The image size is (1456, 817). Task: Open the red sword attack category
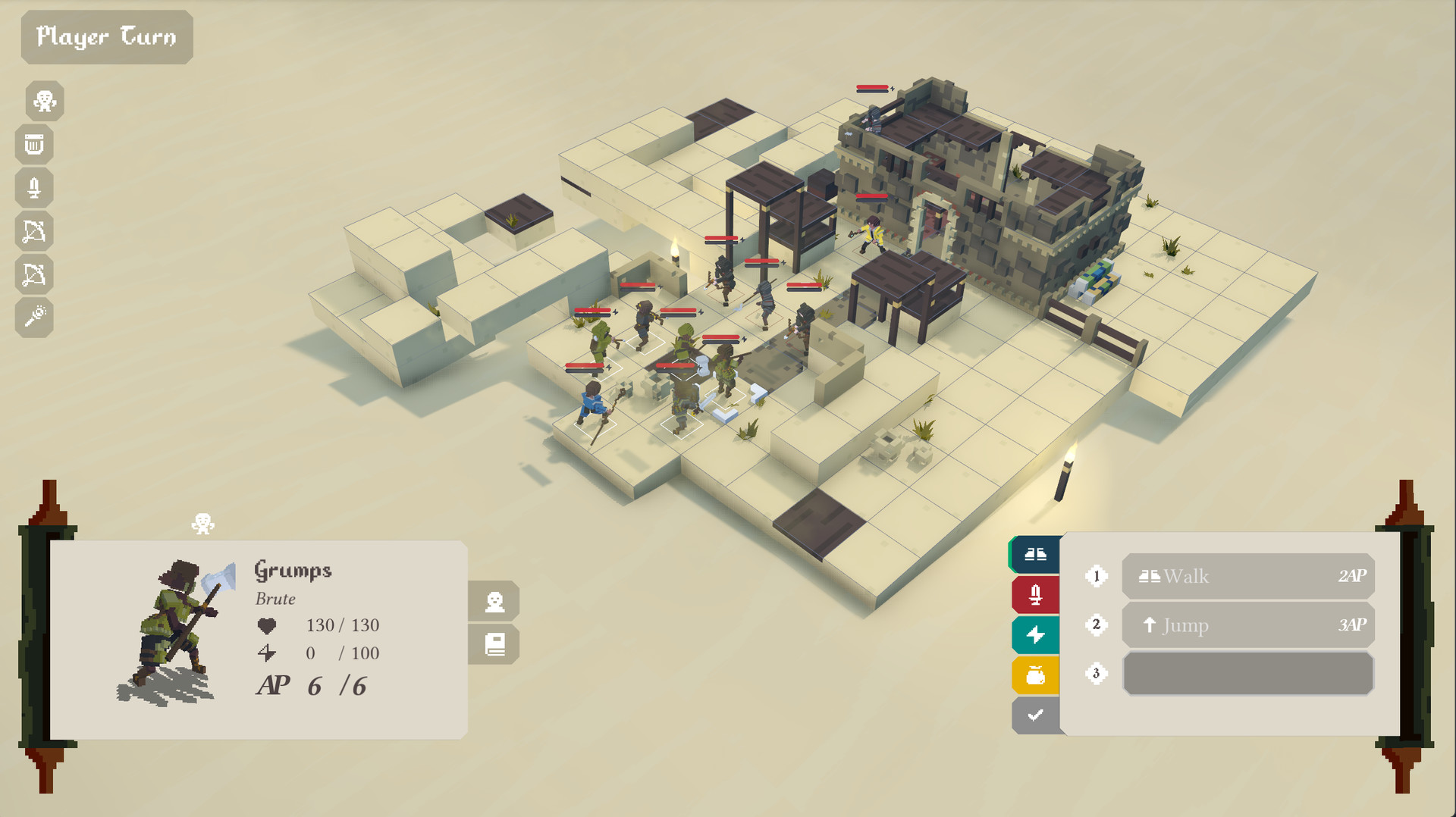click(x=1035, y=594)
